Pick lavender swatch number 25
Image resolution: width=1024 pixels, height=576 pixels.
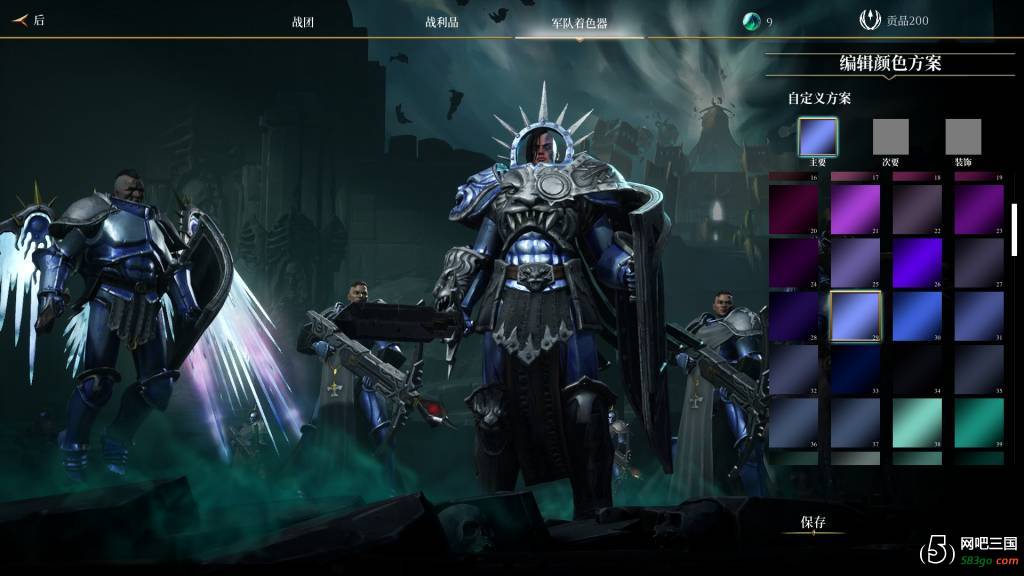[855, 262]
